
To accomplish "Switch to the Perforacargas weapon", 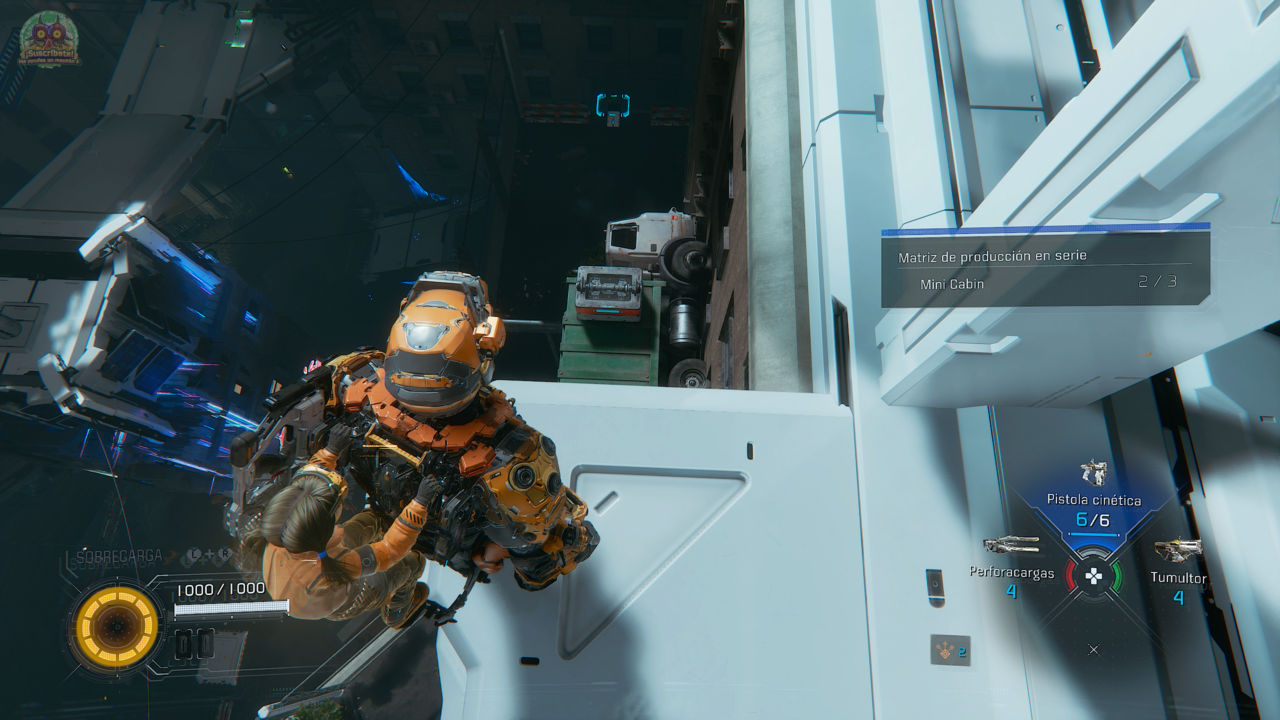I will [1010, 546].
